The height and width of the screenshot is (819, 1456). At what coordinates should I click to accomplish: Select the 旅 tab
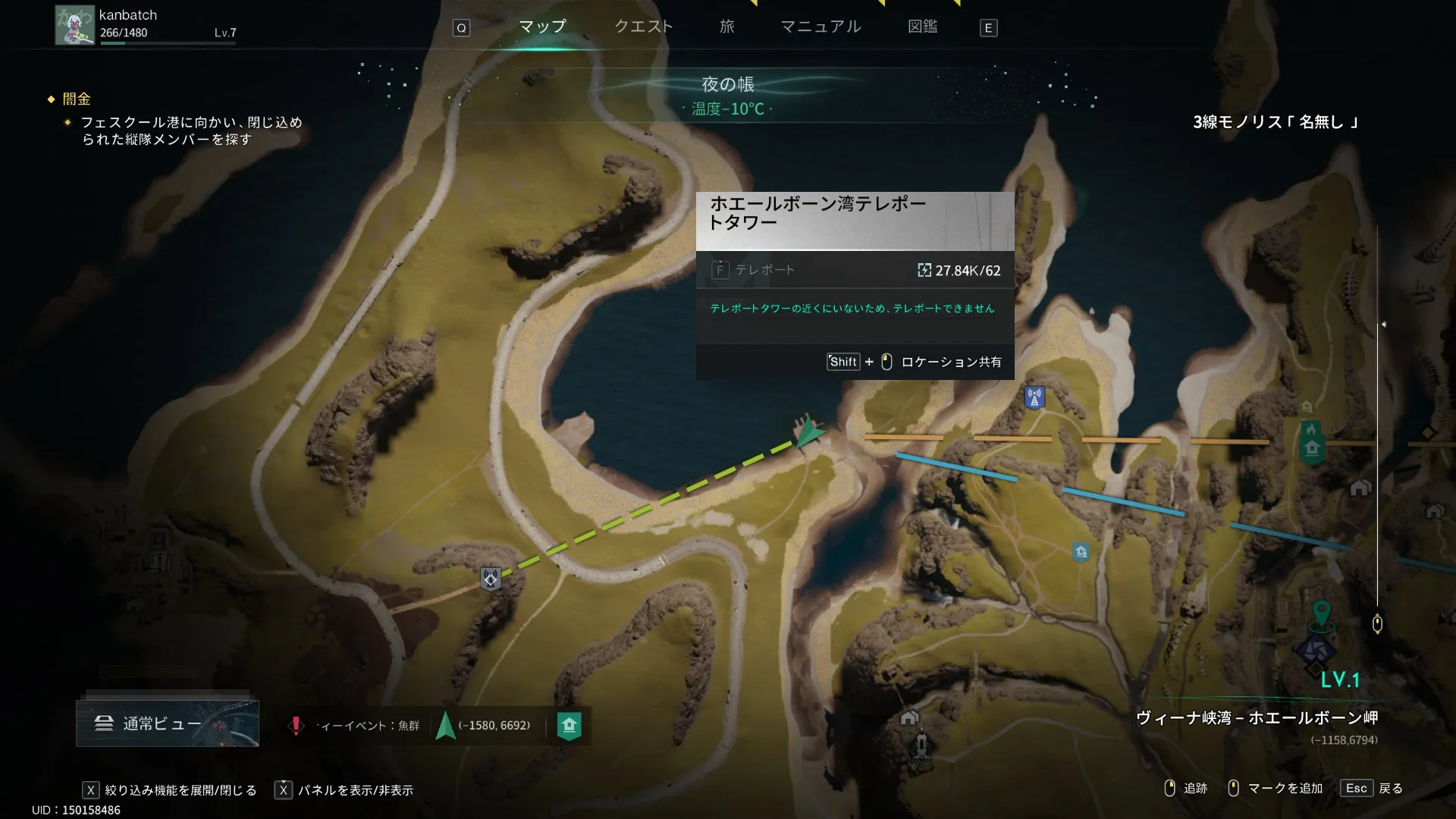[727, 27]
